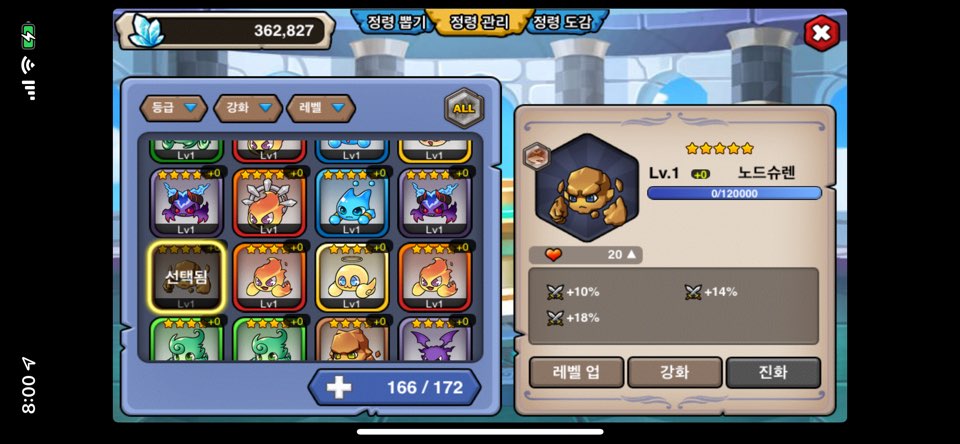The height and width of the screenshot is (444, 960).
Task: Pick the yellow angel spirit with halo
Action: (x=351, y=277)
